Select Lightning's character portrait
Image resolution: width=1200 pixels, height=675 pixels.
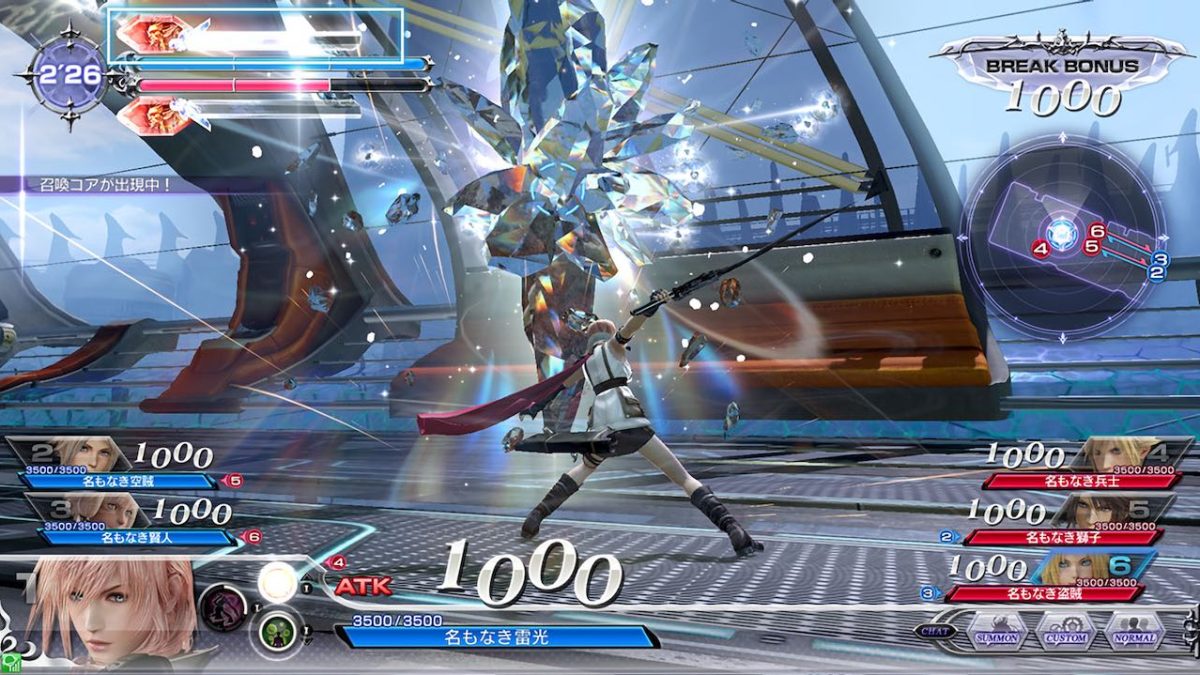pyautogui.click(x=110, y=610)
